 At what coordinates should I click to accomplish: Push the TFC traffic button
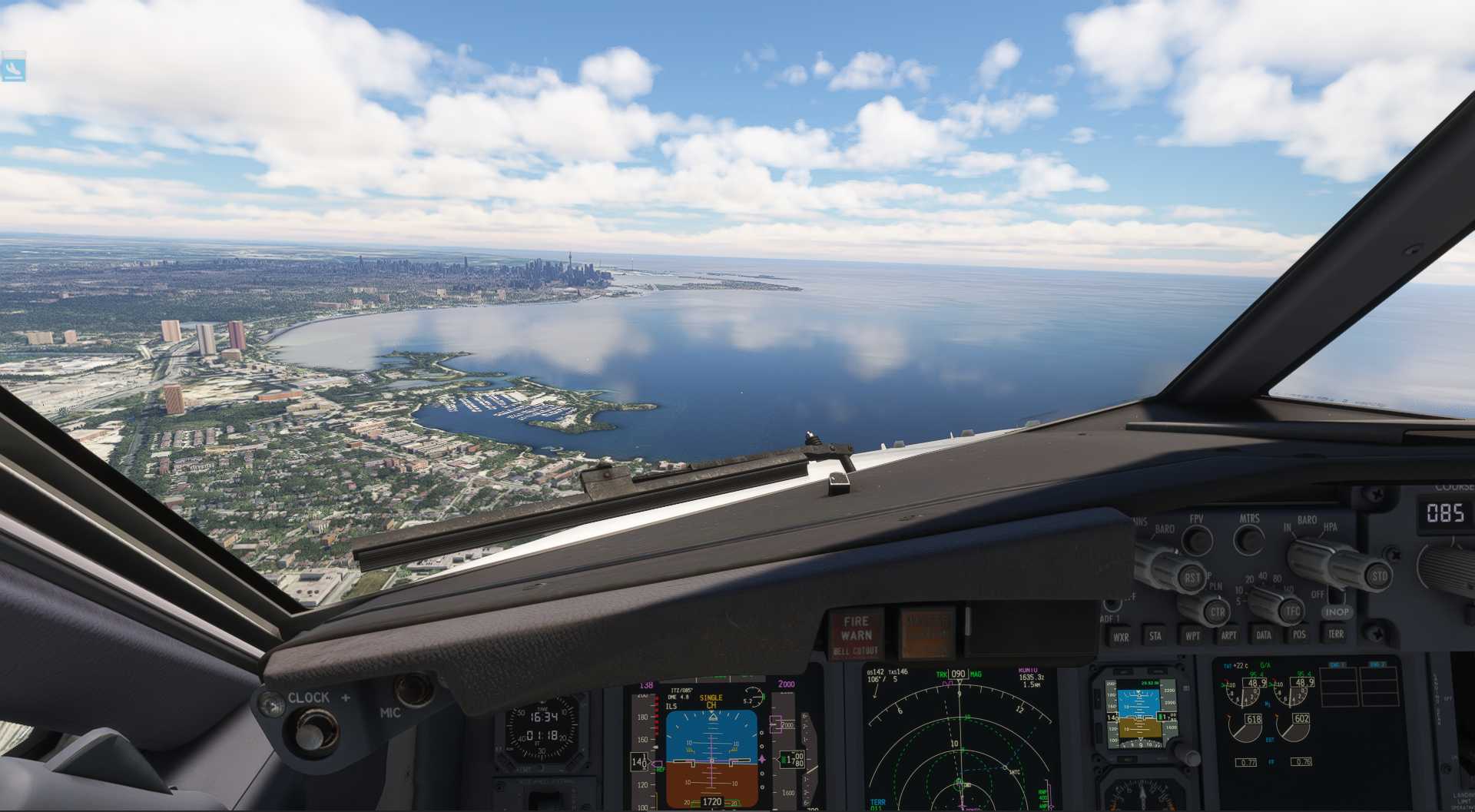coord(1292,611)
